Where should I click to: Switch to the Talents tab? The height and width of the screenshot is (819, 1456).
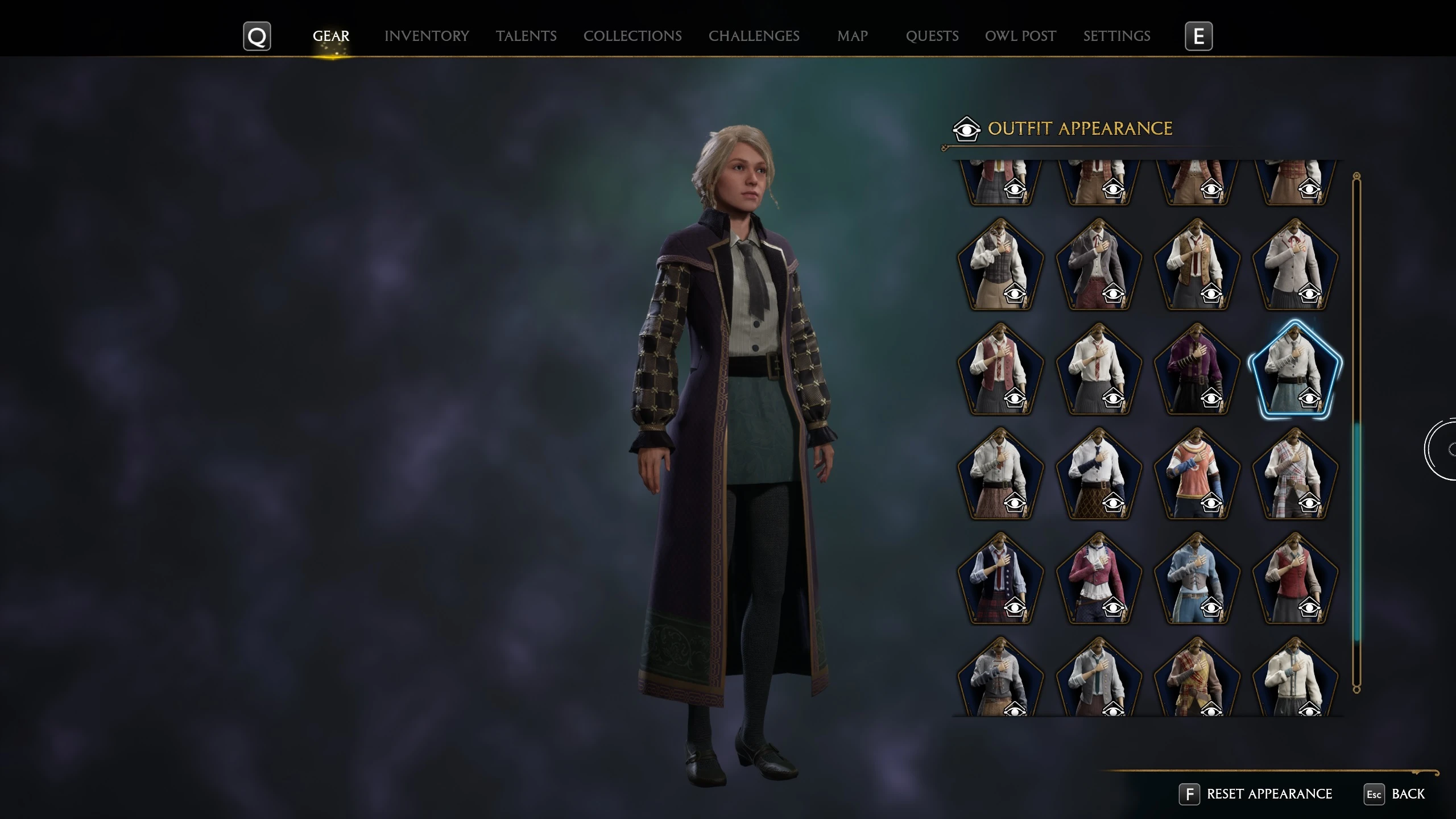pos(526,36)
